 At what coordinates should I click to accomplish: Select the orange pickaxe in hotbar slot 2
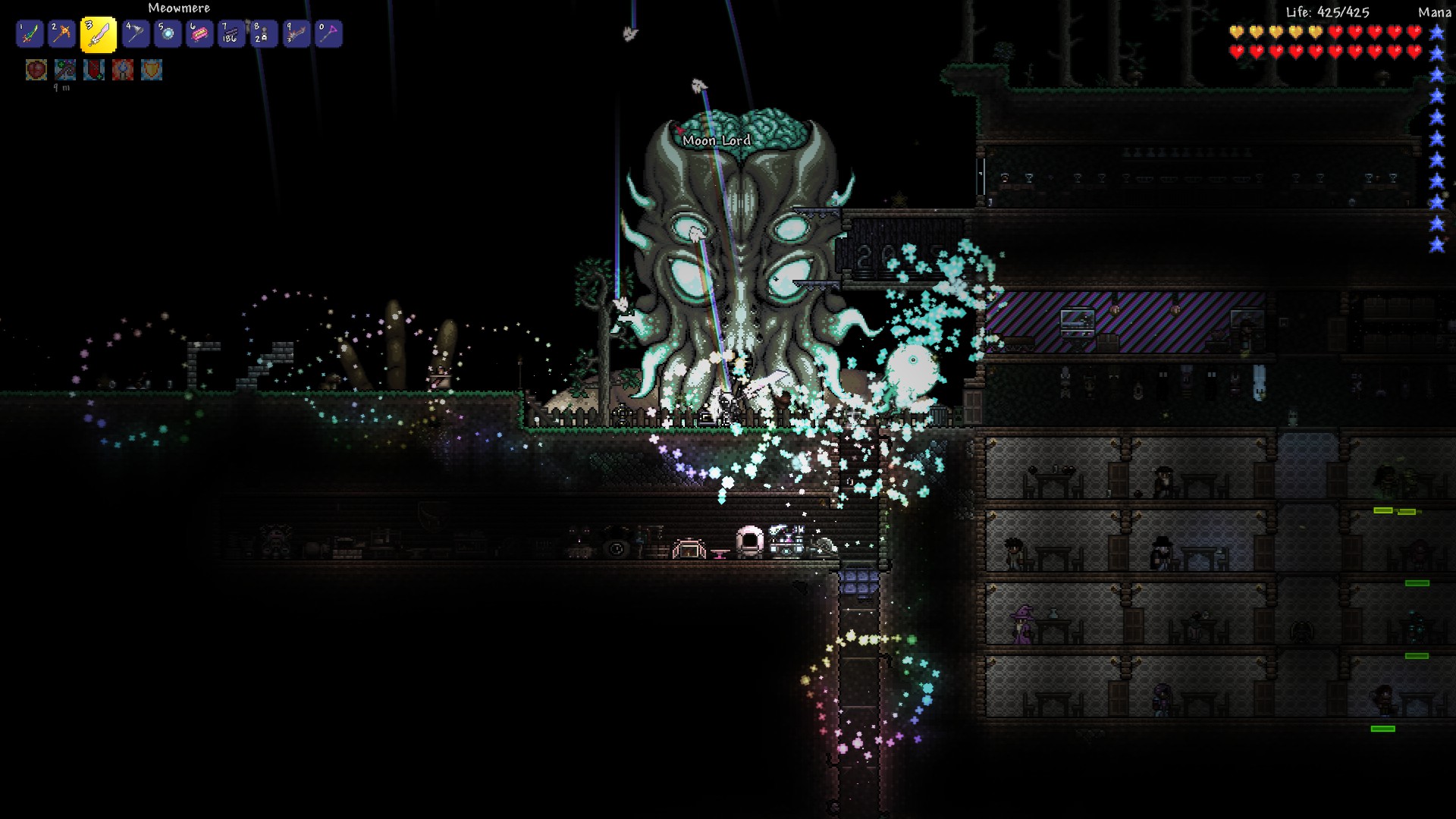click(62, 34)
